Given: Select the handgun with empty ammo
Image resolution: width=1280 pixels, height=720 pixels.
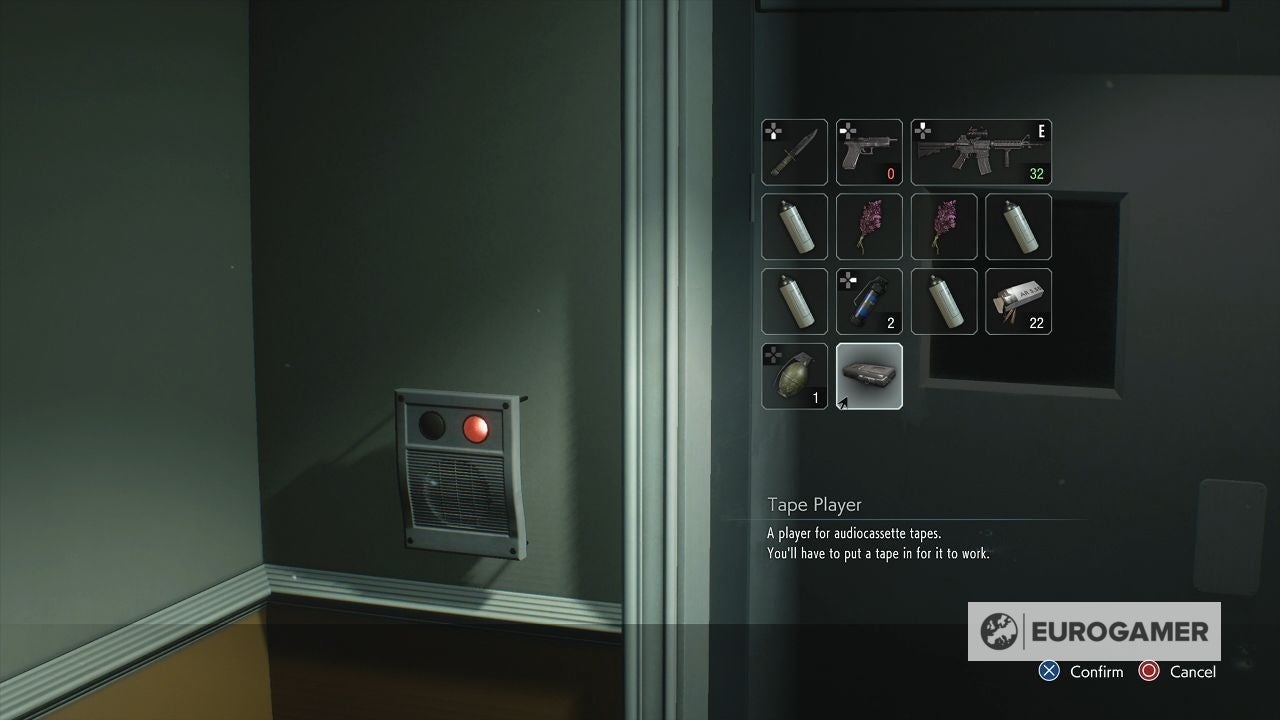Looking at the screenshot, I should coord(869,152).
